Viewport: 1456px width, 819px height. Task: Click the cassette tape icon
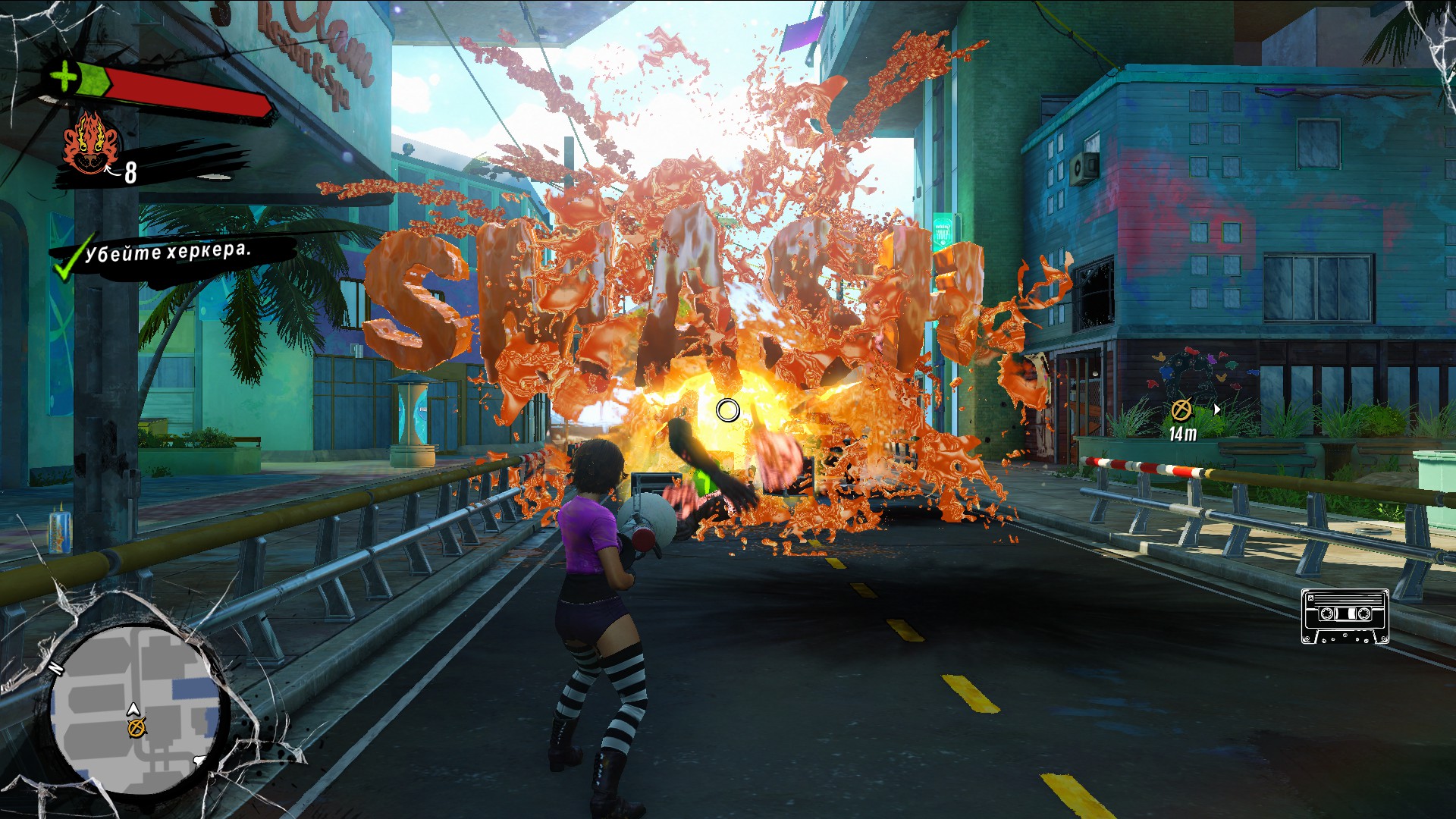[x=1345, y=616]
